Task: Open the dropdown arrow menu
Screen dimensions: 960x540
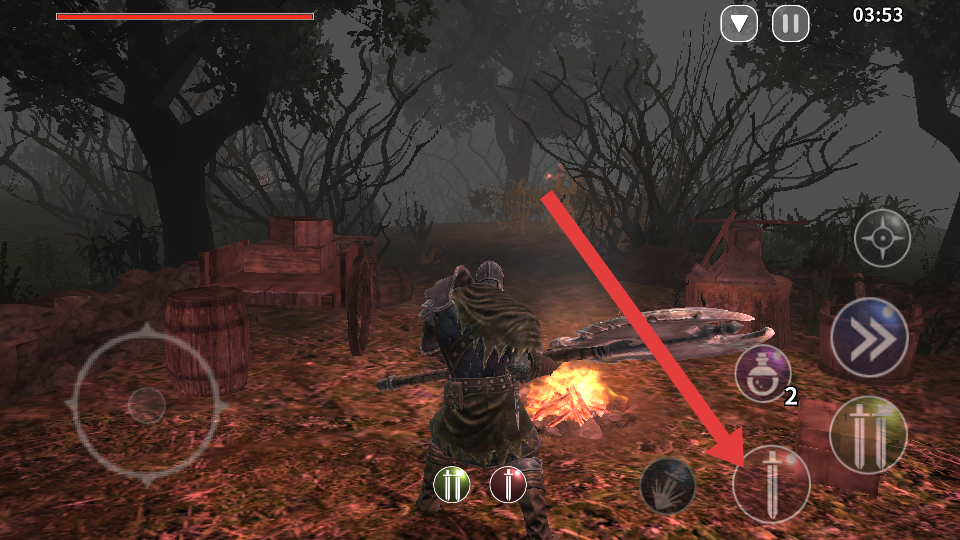Action: pyautogui.click(x=739, y=23)
